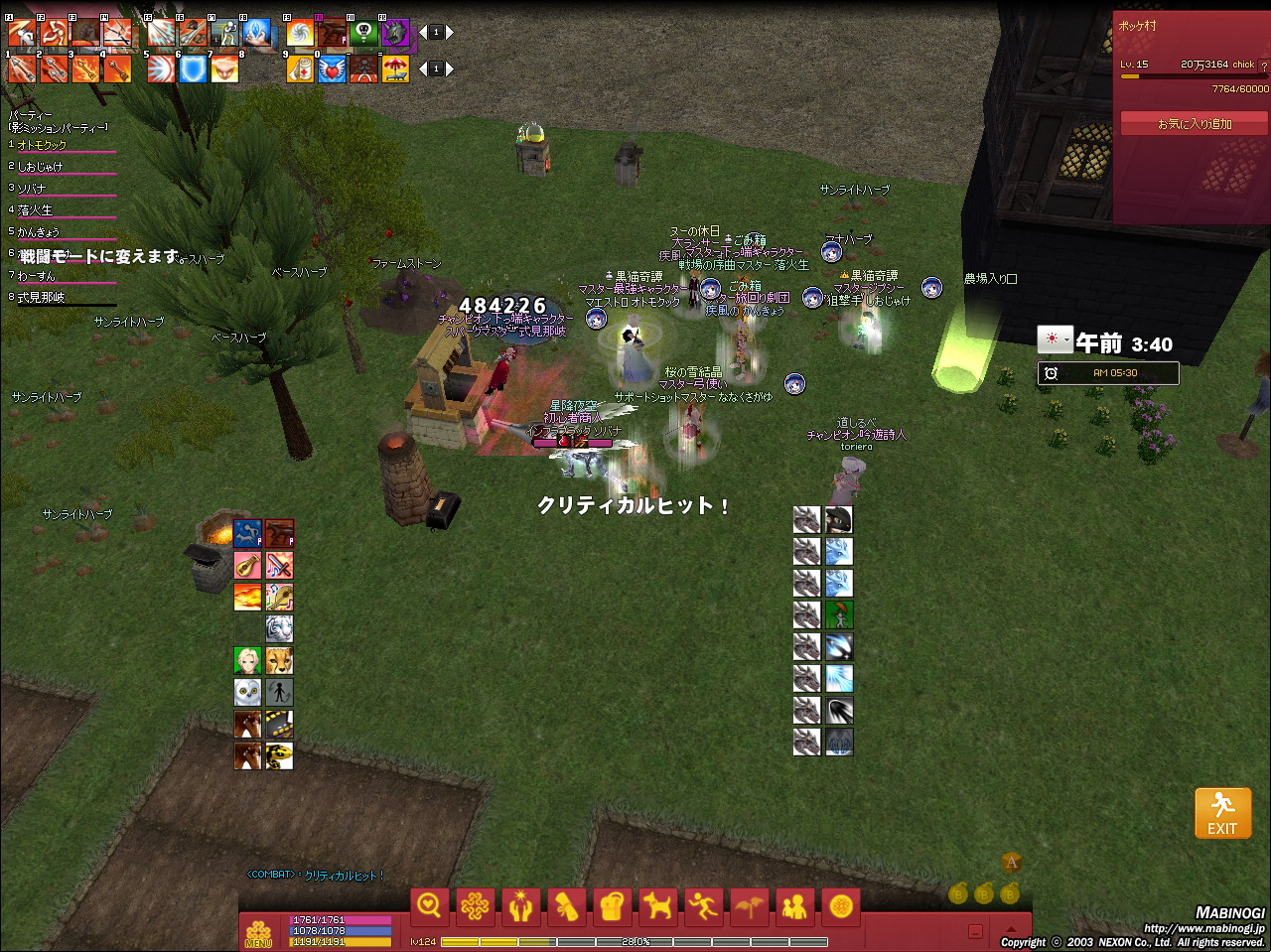1271x952 pixels.
Task: Use the beach umbrella rest skill
Action: (x=395, y=68)
